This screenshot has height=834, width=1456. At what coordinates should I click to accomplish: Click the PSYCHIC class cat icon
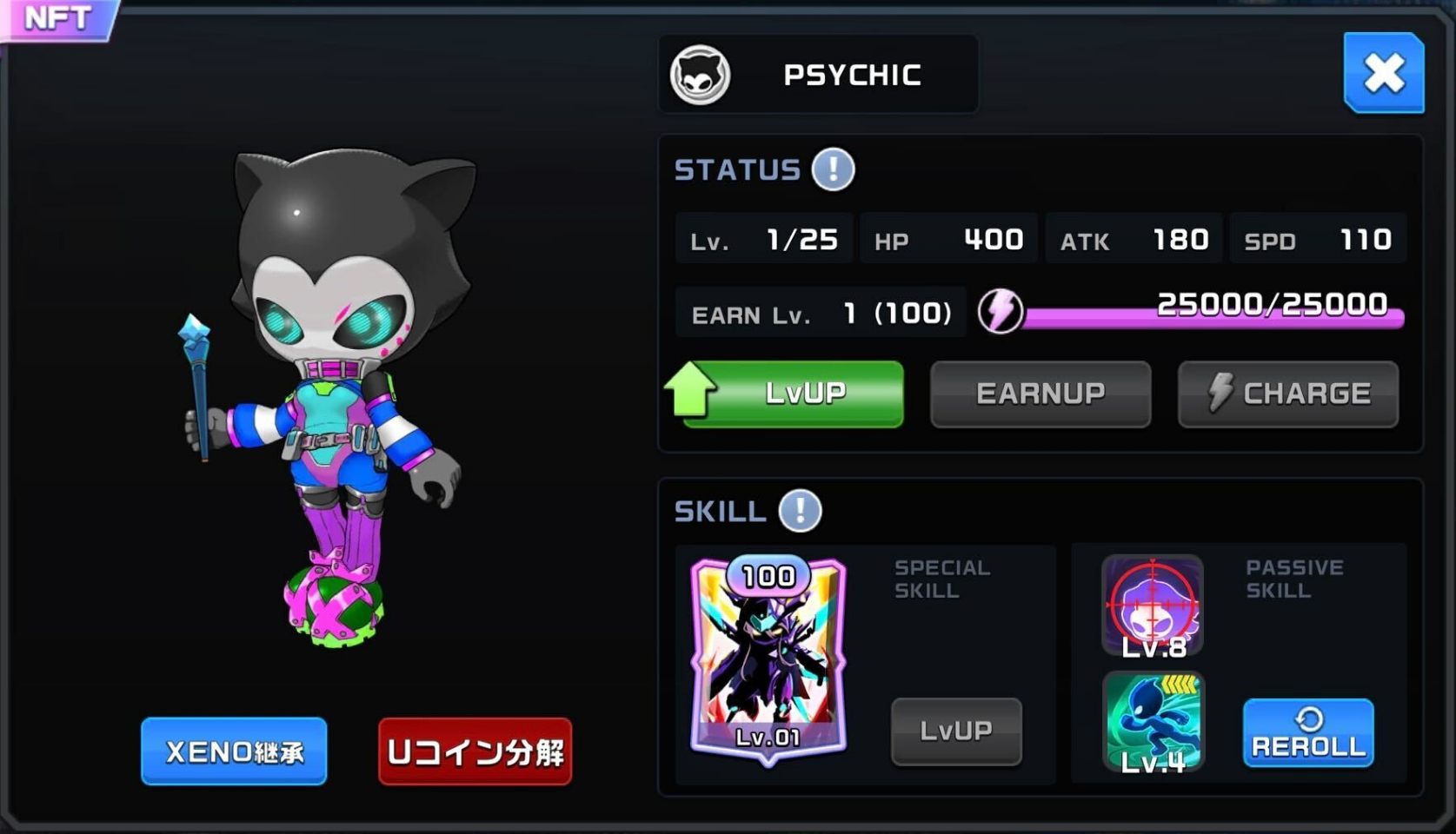point(700,75)
